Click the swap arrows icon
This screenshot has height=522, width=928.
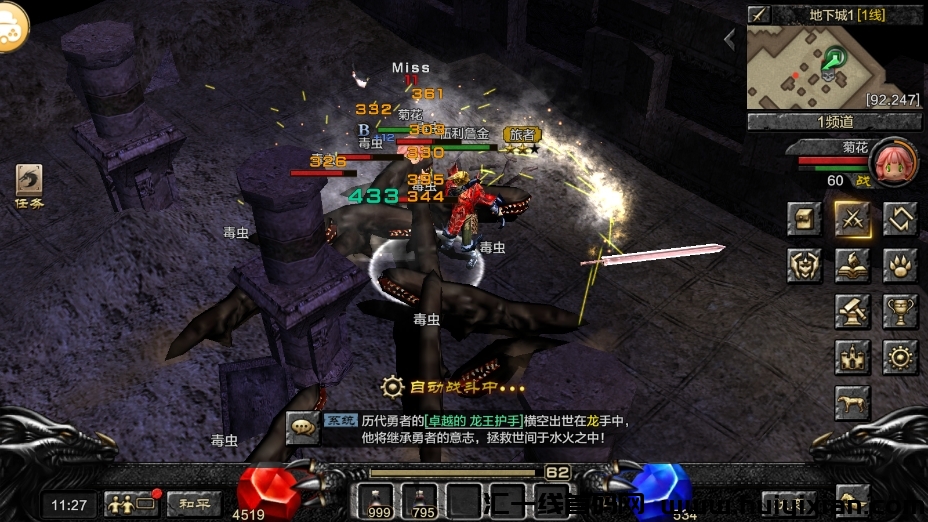tap(900, 219)
